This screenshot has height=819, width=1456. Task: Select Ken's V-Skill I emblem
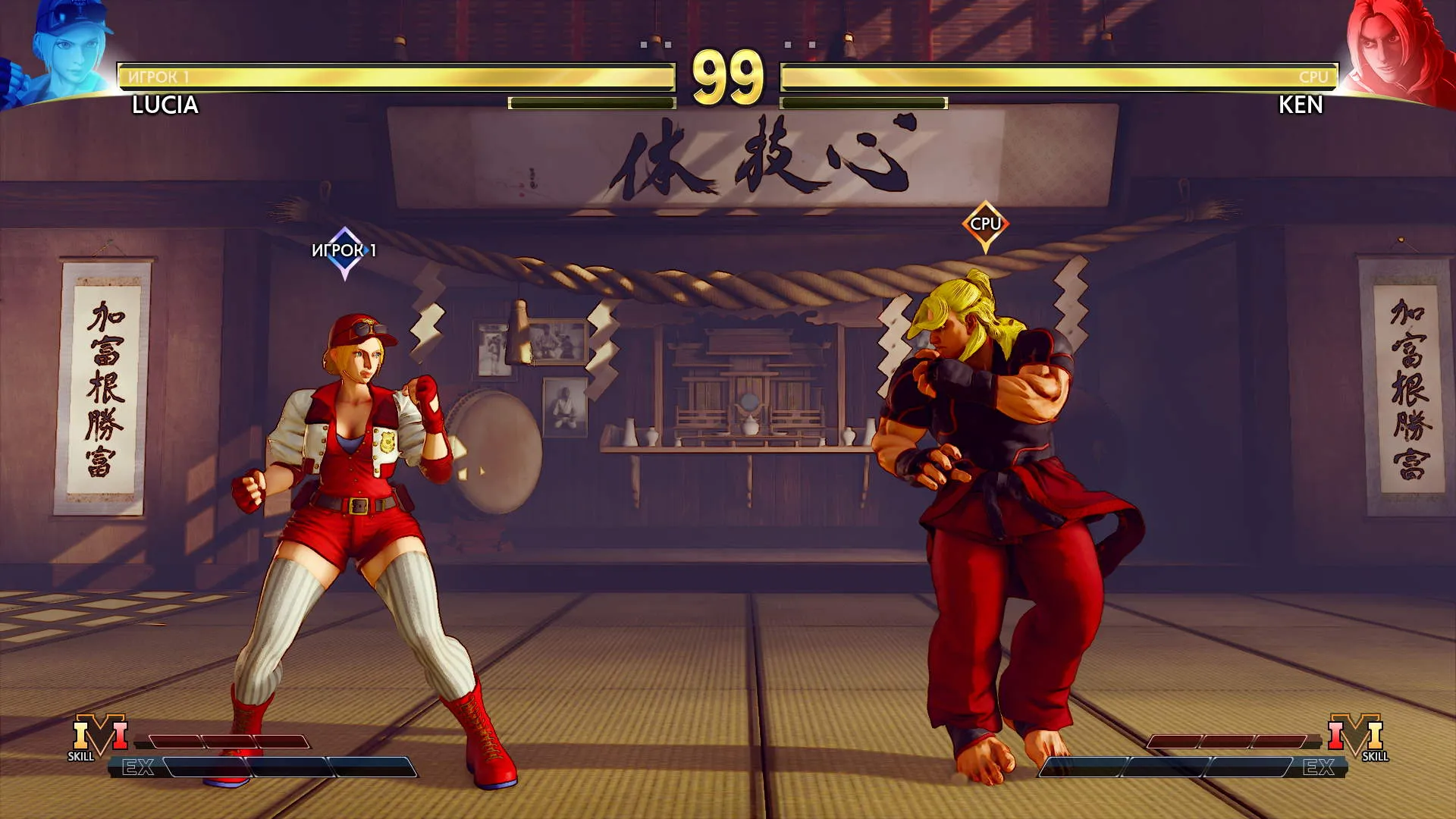(x=1356, y=736)
